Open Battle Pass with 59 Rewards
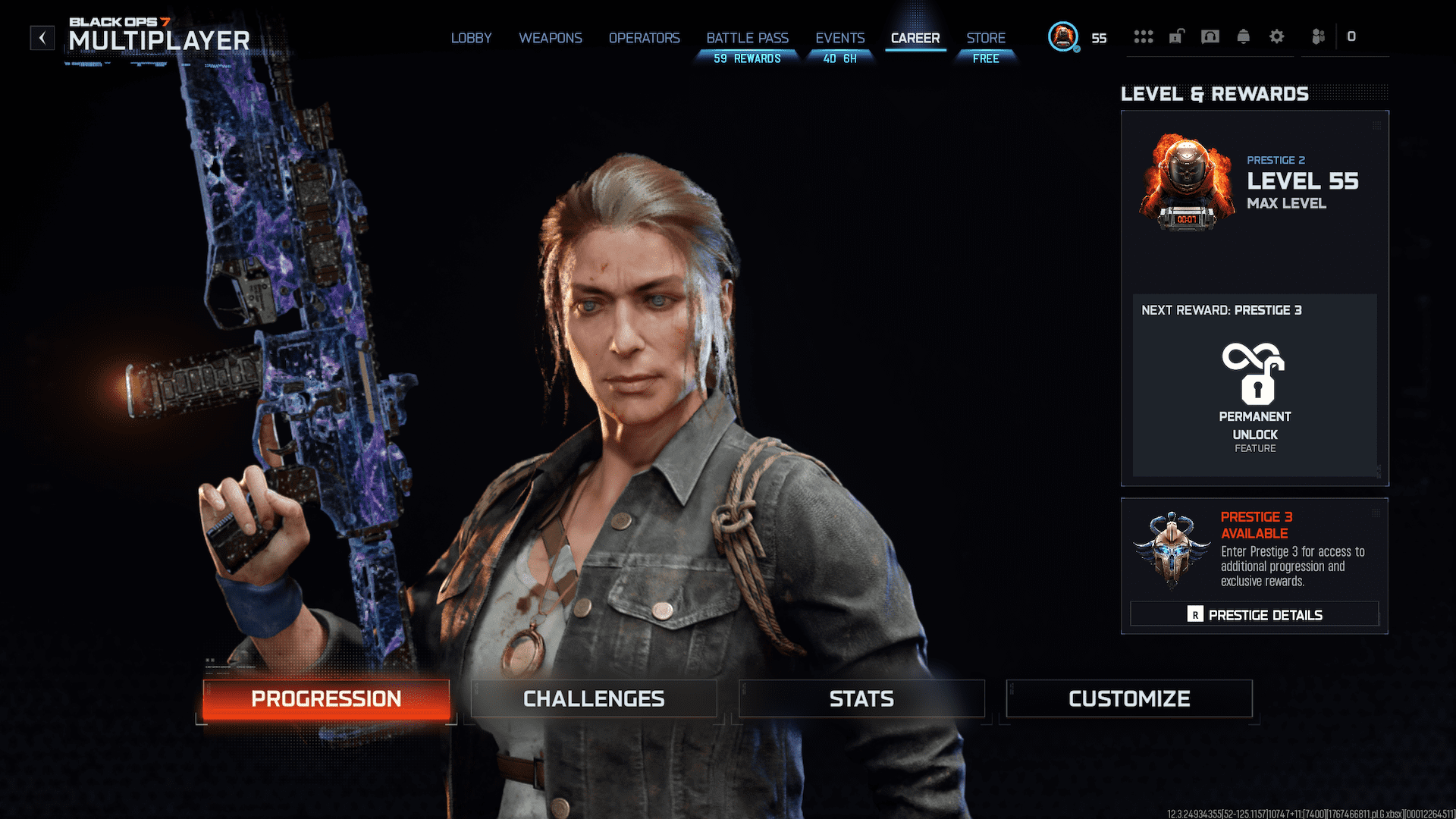The width and height of the screenshot is (1456, 819). [x=747, y=38]
